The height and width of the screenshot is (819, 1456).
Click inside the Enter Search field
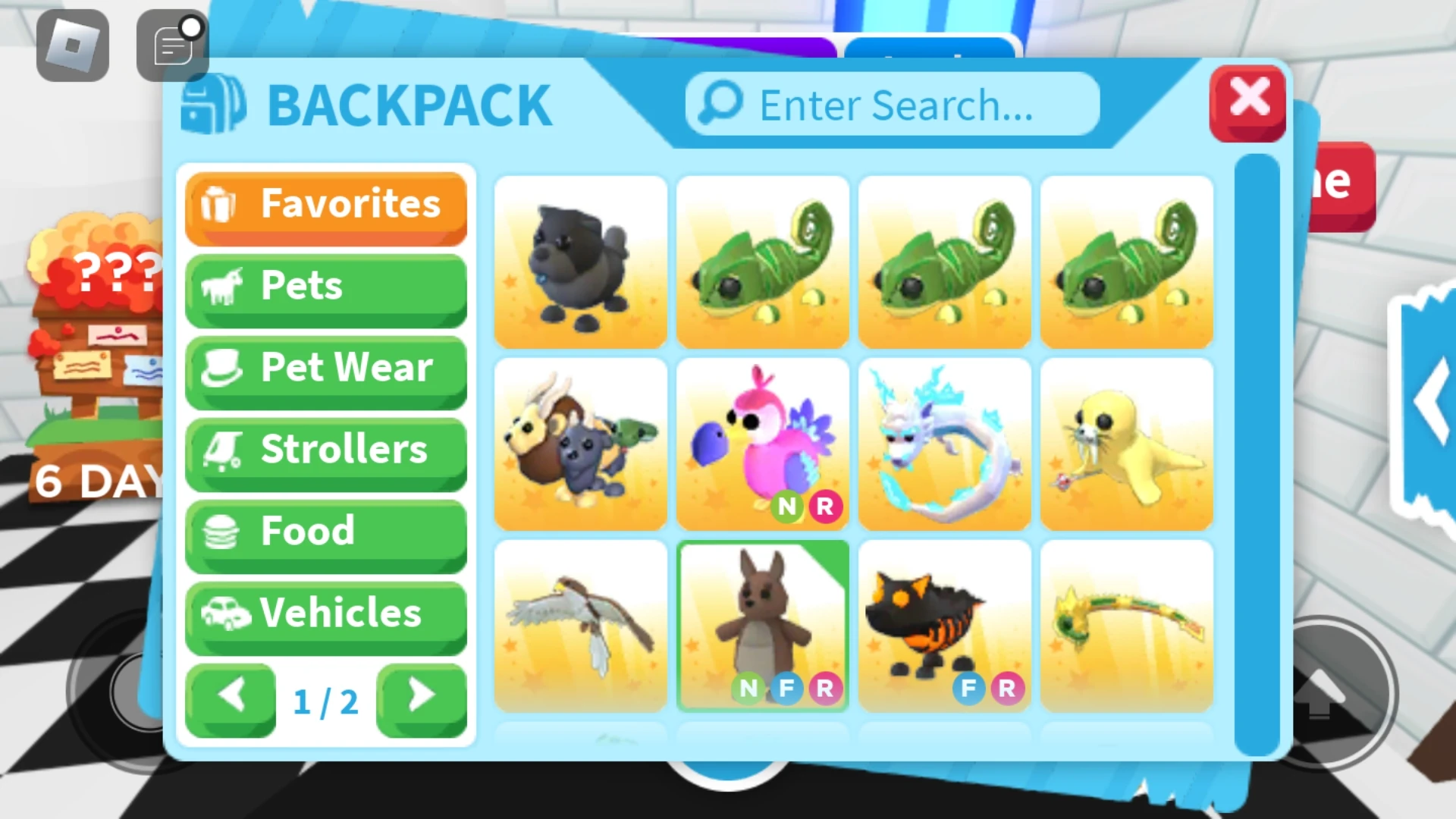click(x=895, y=106)
